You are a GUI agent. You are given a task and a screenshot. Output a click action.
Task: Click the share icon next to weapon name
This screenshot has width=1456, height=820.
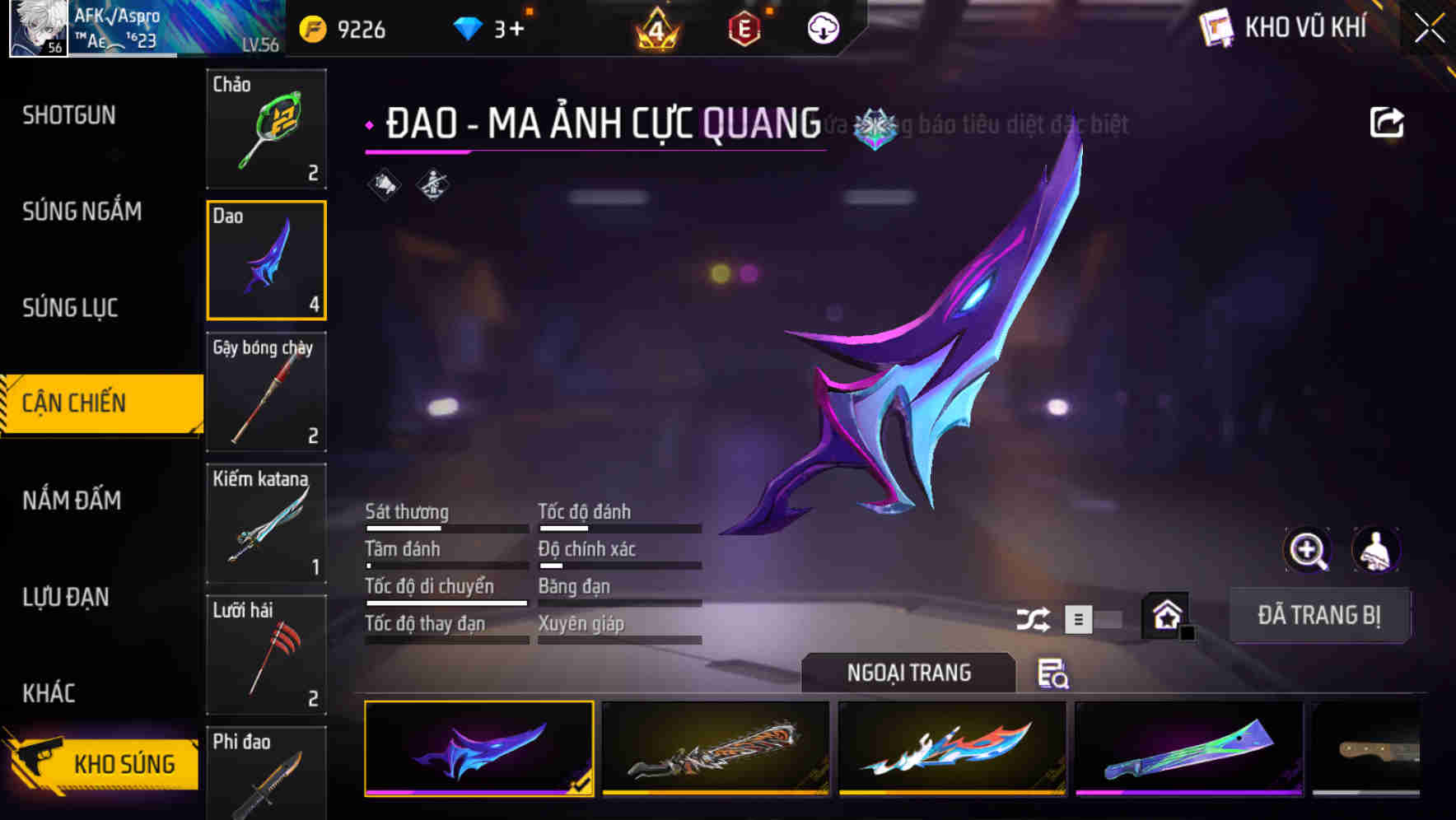click(x=1387, y=122)
